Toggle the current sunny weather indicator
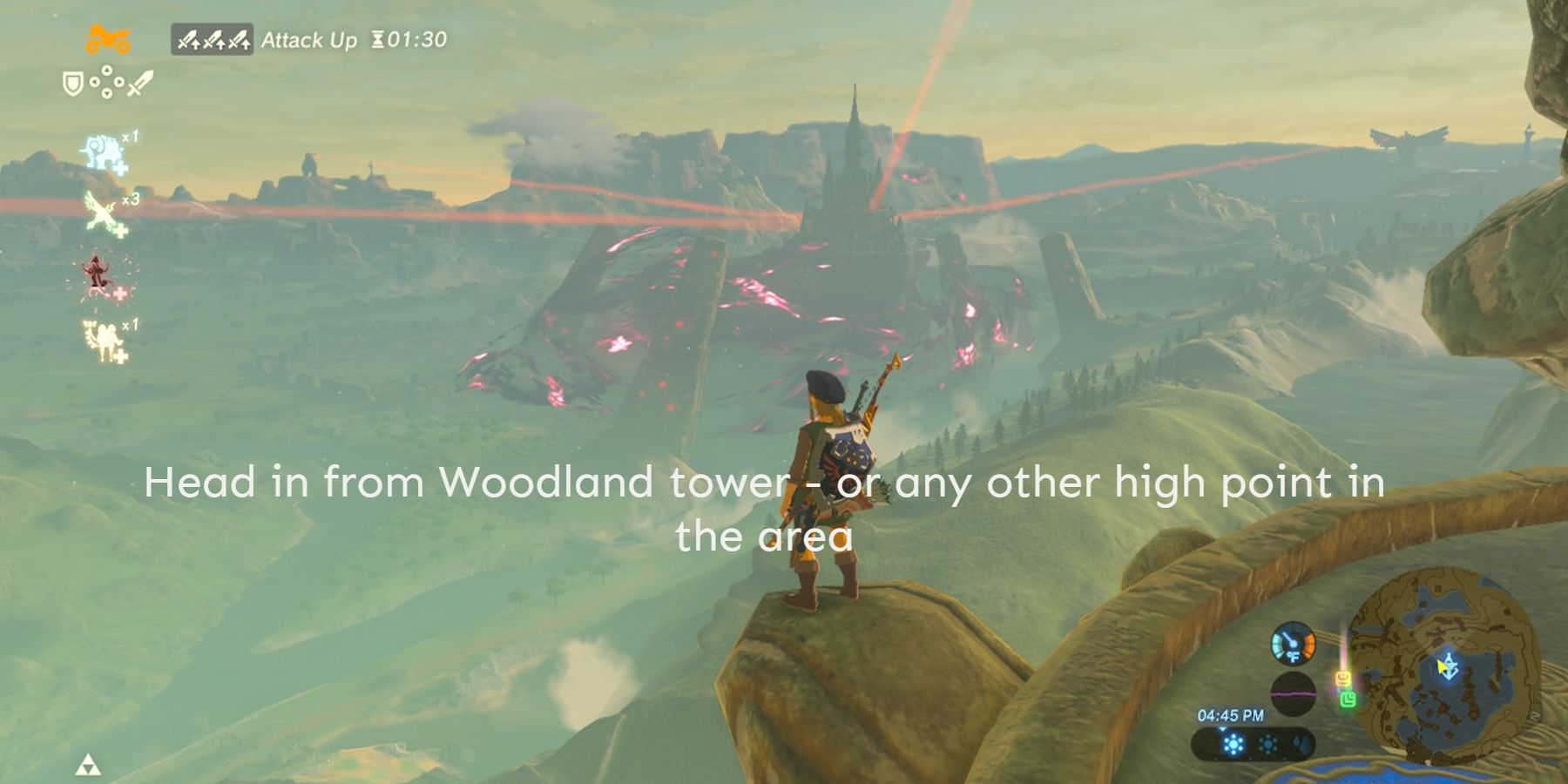The image size is (1568, 784). (x=1233, y=745)
